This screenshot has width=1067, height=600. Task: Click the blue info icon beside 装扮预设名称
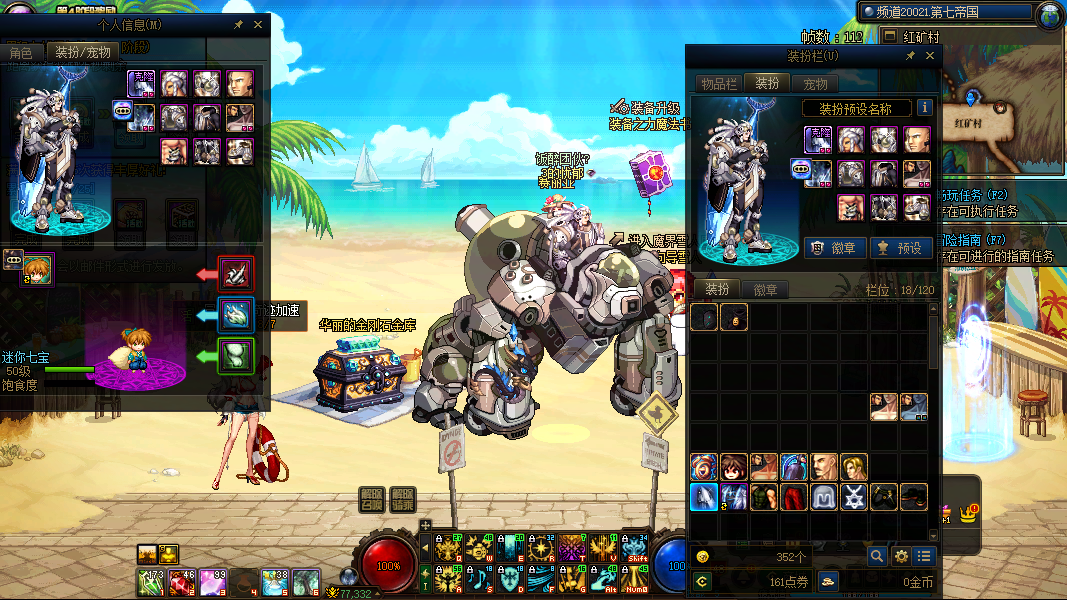coord(925,108)
